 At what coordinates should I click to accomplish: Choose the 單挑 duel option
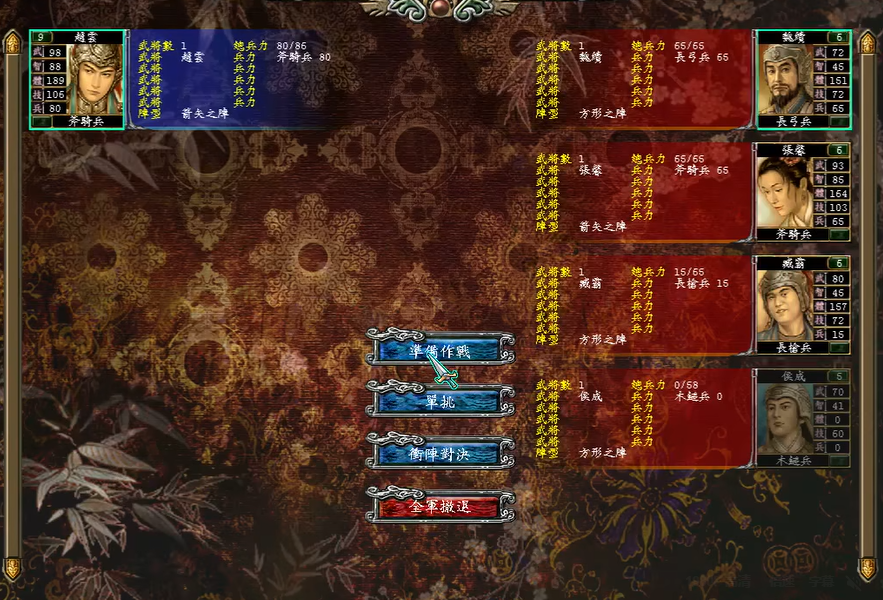[440, 401]
